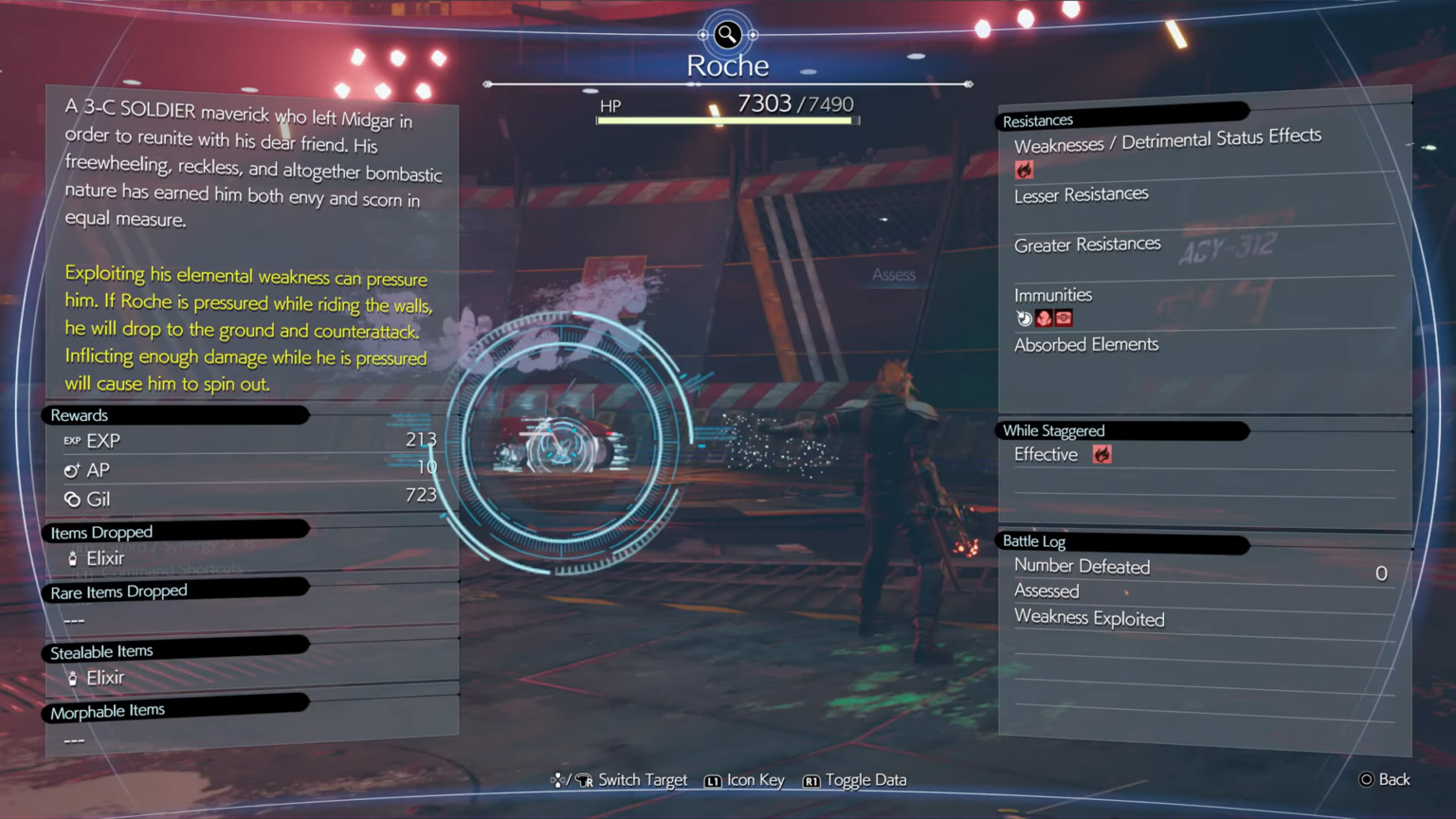Click the magnifying glass Assess icon above Roche

point(727,35)
